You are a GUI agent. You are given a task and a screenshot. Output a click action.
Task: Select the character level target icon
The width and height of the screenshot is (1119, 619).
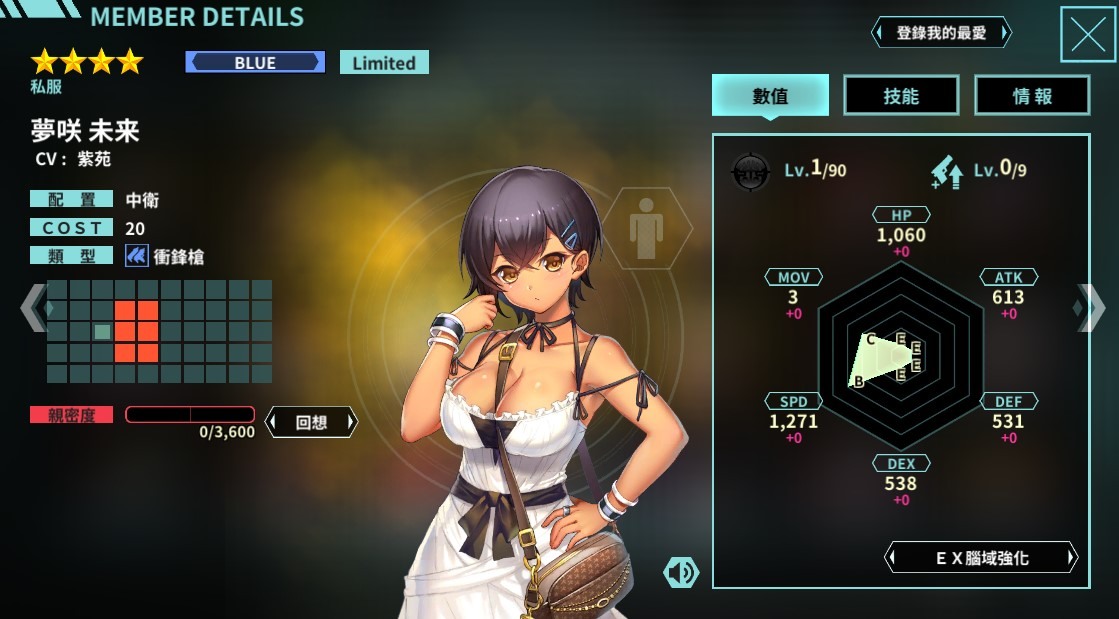coord(751,171)
